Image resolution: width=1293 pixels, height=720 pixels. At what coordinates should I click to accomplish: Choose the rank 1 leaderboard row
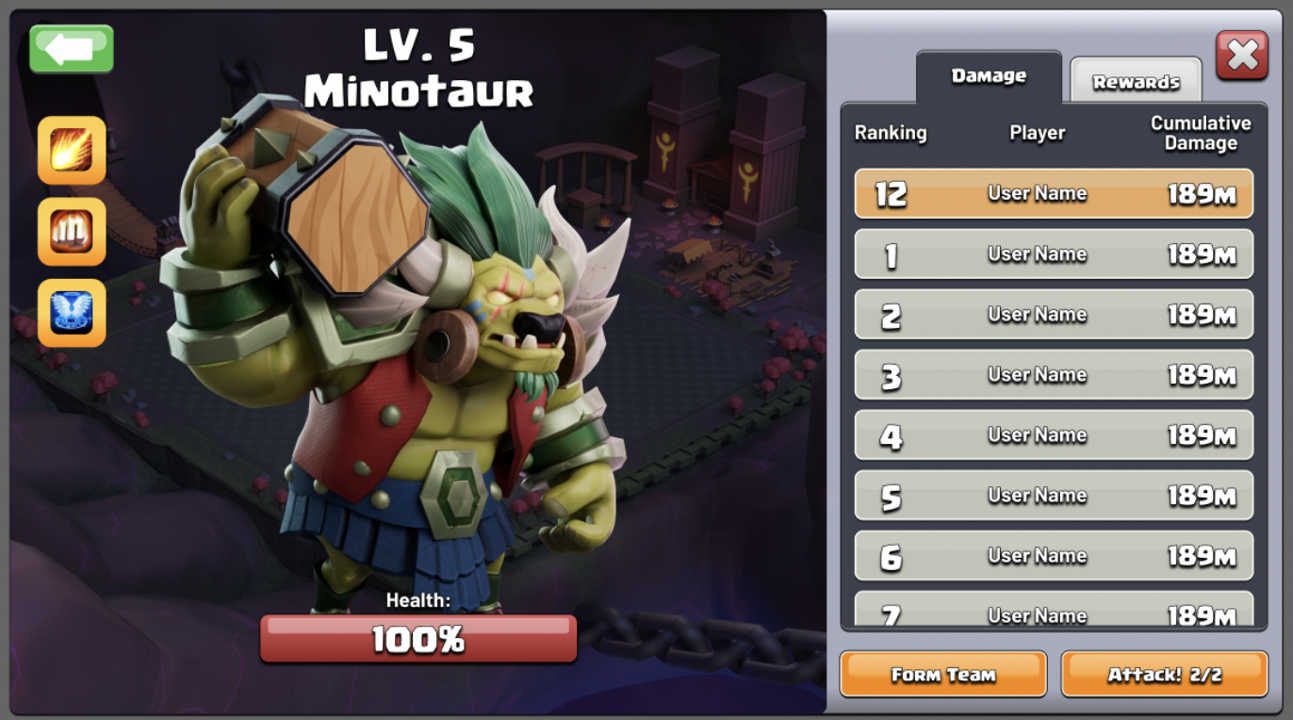[x=1053, y=254]
